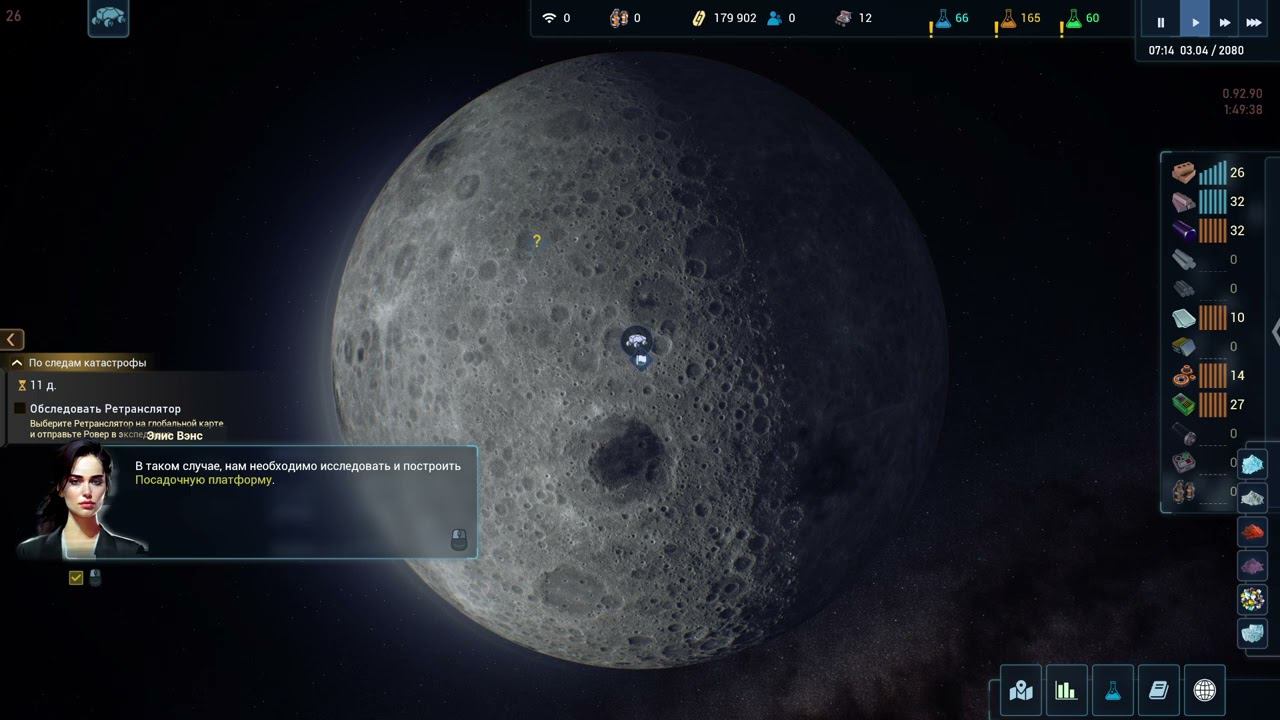The image size is (1280, 720).
Task: Set game speed to normal play
Action: (x=1195, y=22)
